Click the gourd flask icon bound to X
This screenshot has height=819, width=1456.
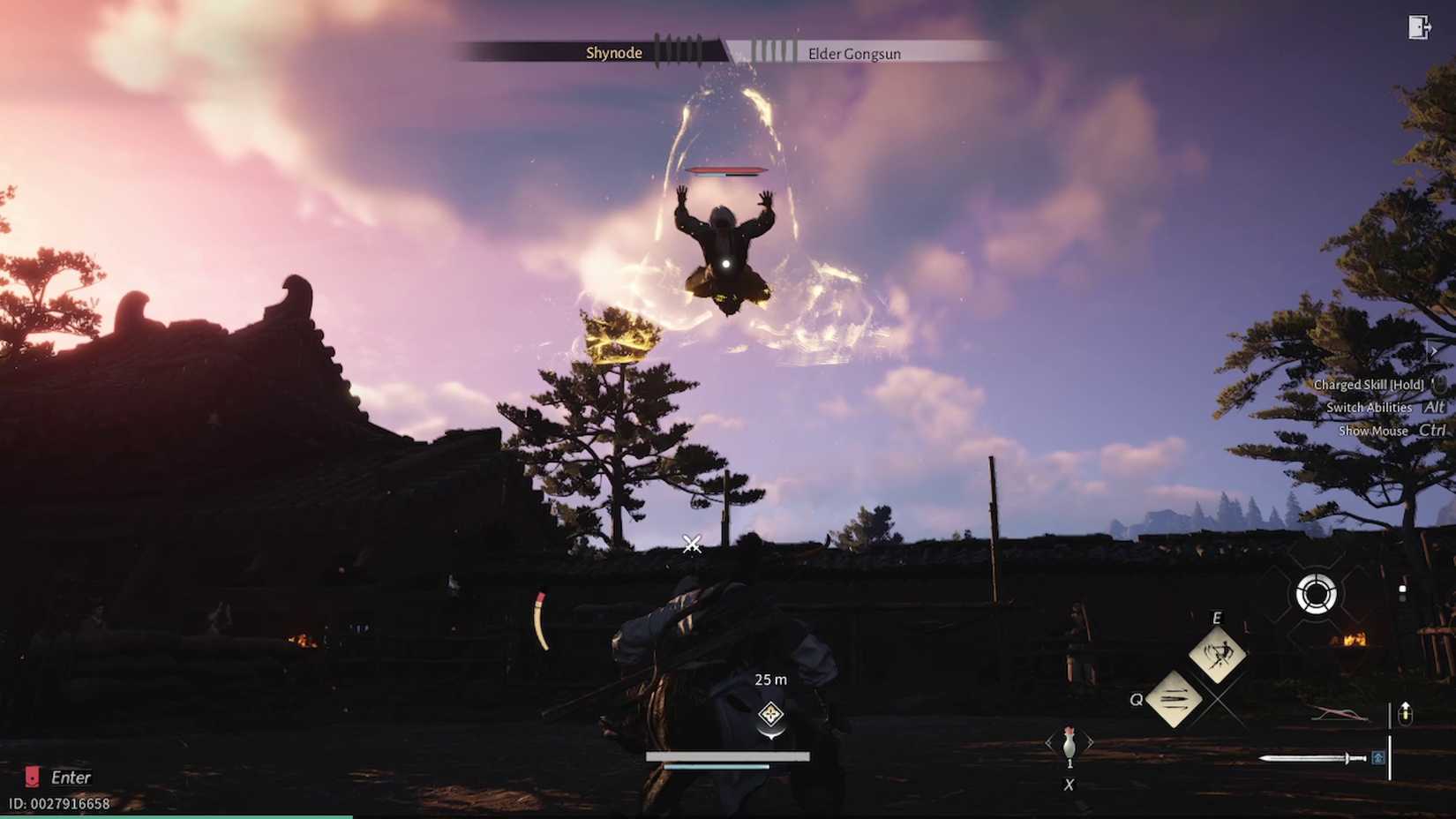coord(1069,744)
